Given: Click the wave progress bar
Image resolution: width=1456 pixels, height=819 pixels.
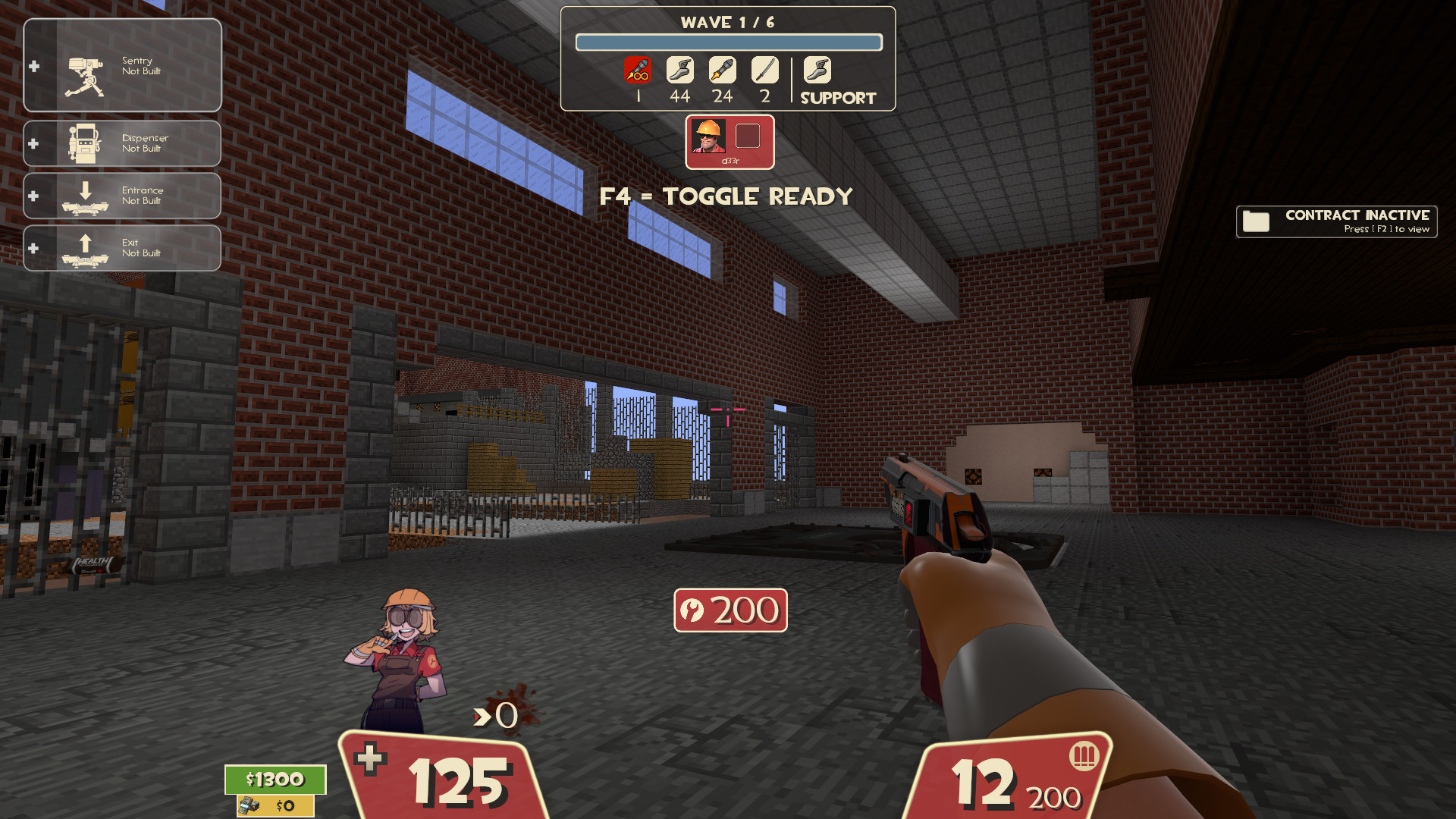Looking at the screenshot, I should point(729,42).
